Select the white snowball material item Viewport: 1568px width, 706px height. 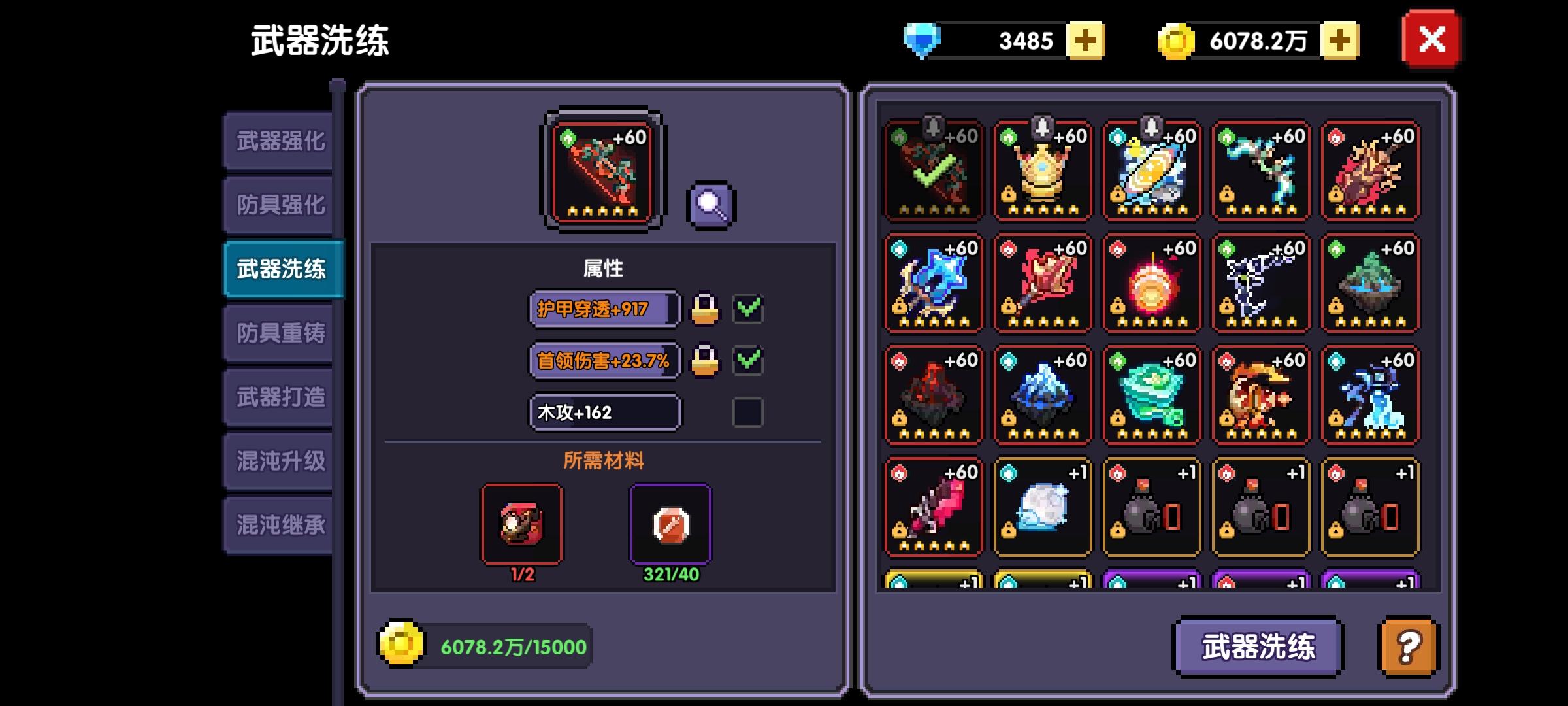(x=1041, y=507)
